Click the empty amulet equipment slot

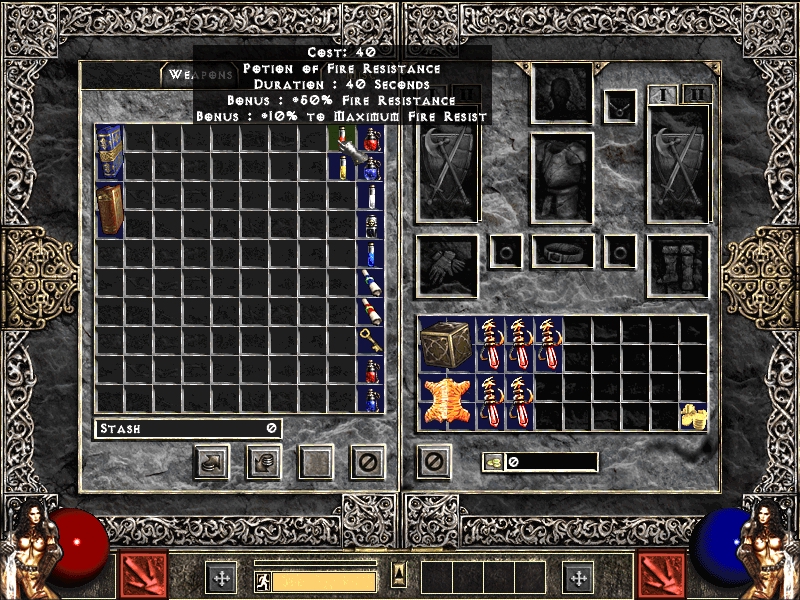coord(620,105)
